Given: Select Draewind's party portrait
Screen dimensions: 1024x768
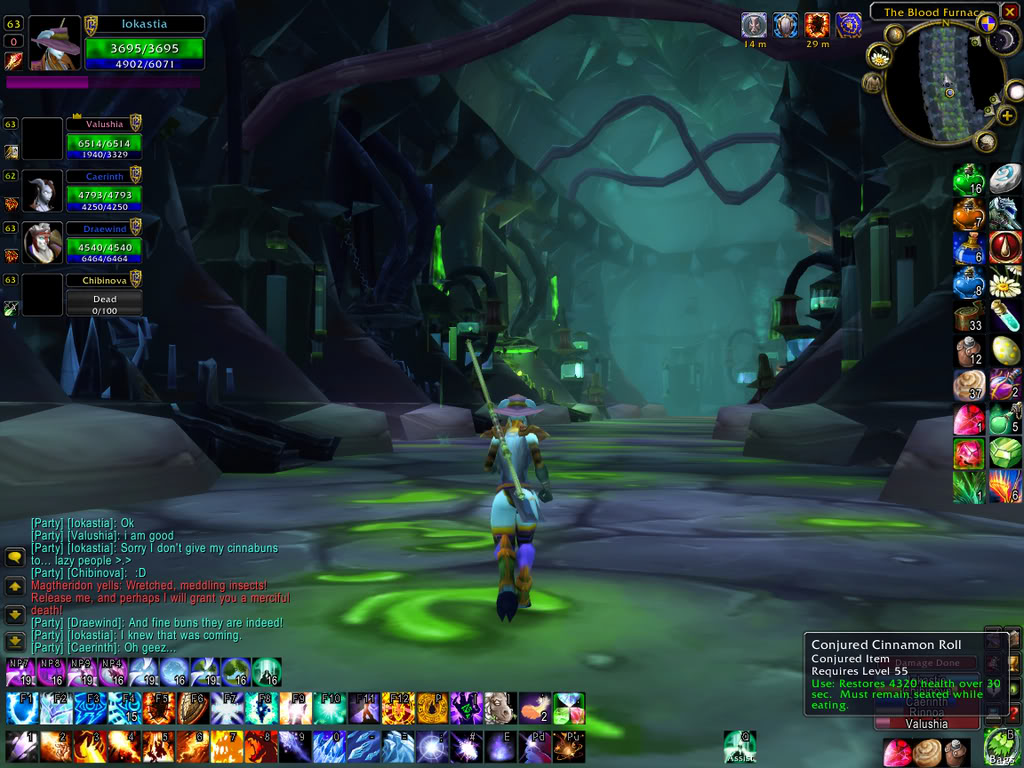Looking at the screenshot, I should coord(41,244).
